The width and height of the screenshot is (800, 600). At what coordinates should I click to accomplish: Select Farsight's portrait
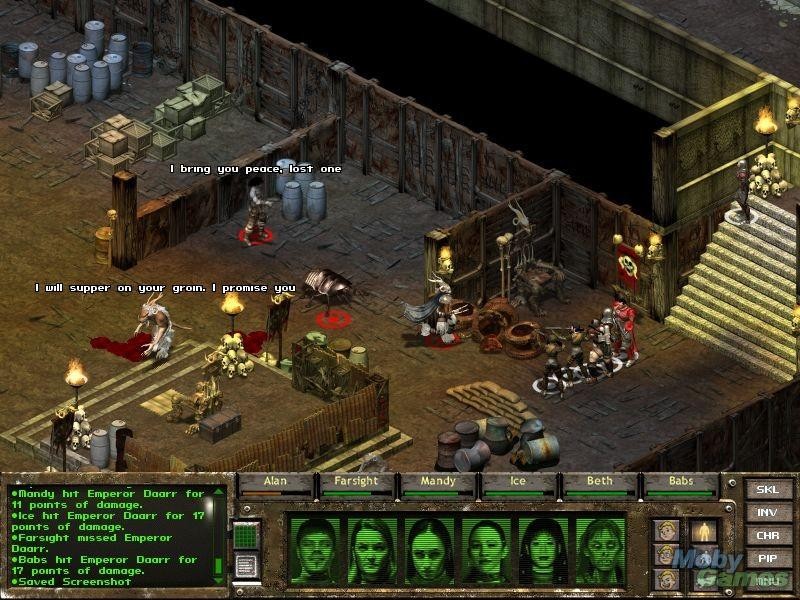pos(372,549)
